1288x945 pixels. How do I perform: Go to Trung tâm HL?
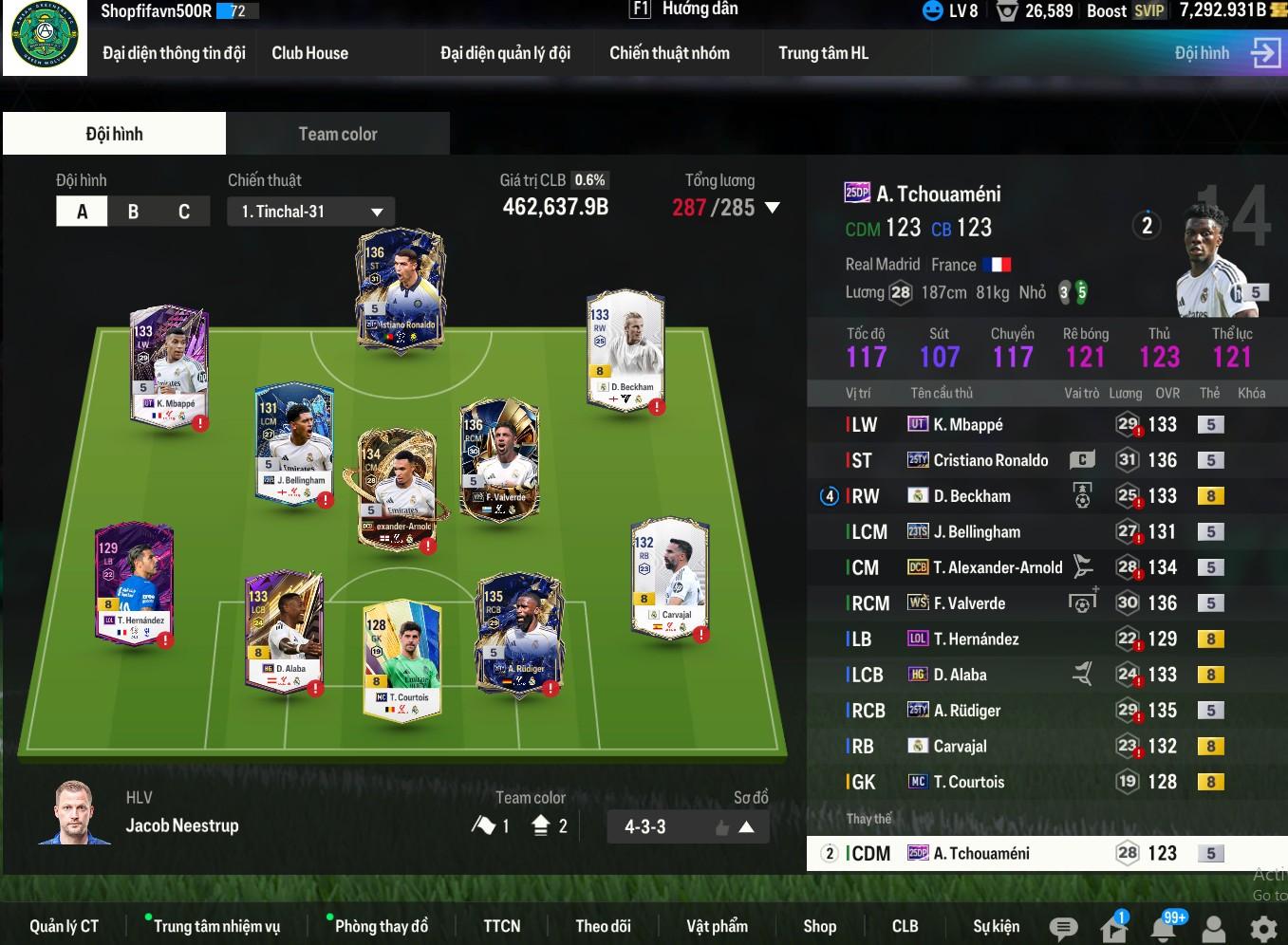tap(823, 53)
